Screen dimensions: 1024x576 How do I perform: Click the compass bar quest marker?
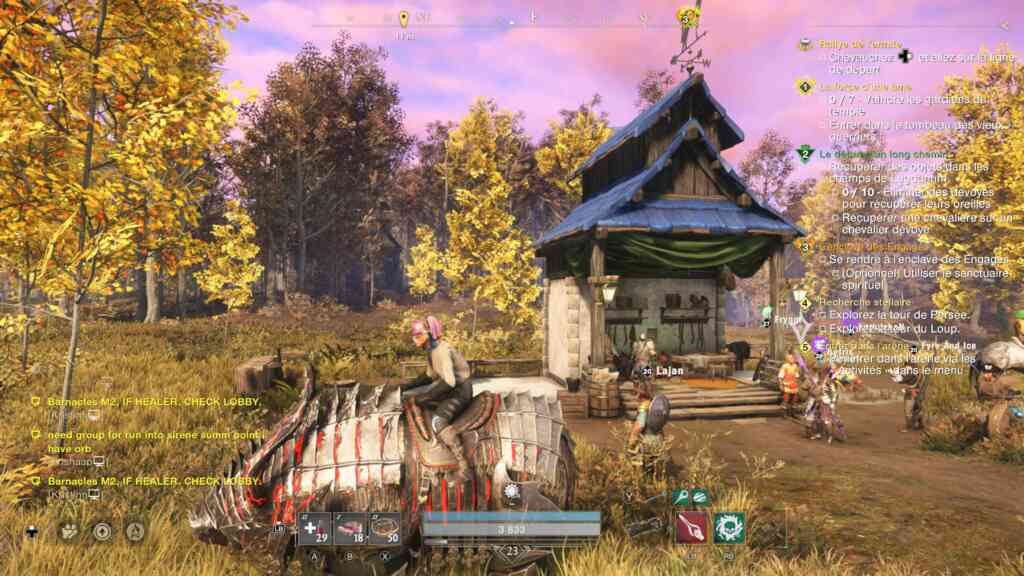point(404,19)
